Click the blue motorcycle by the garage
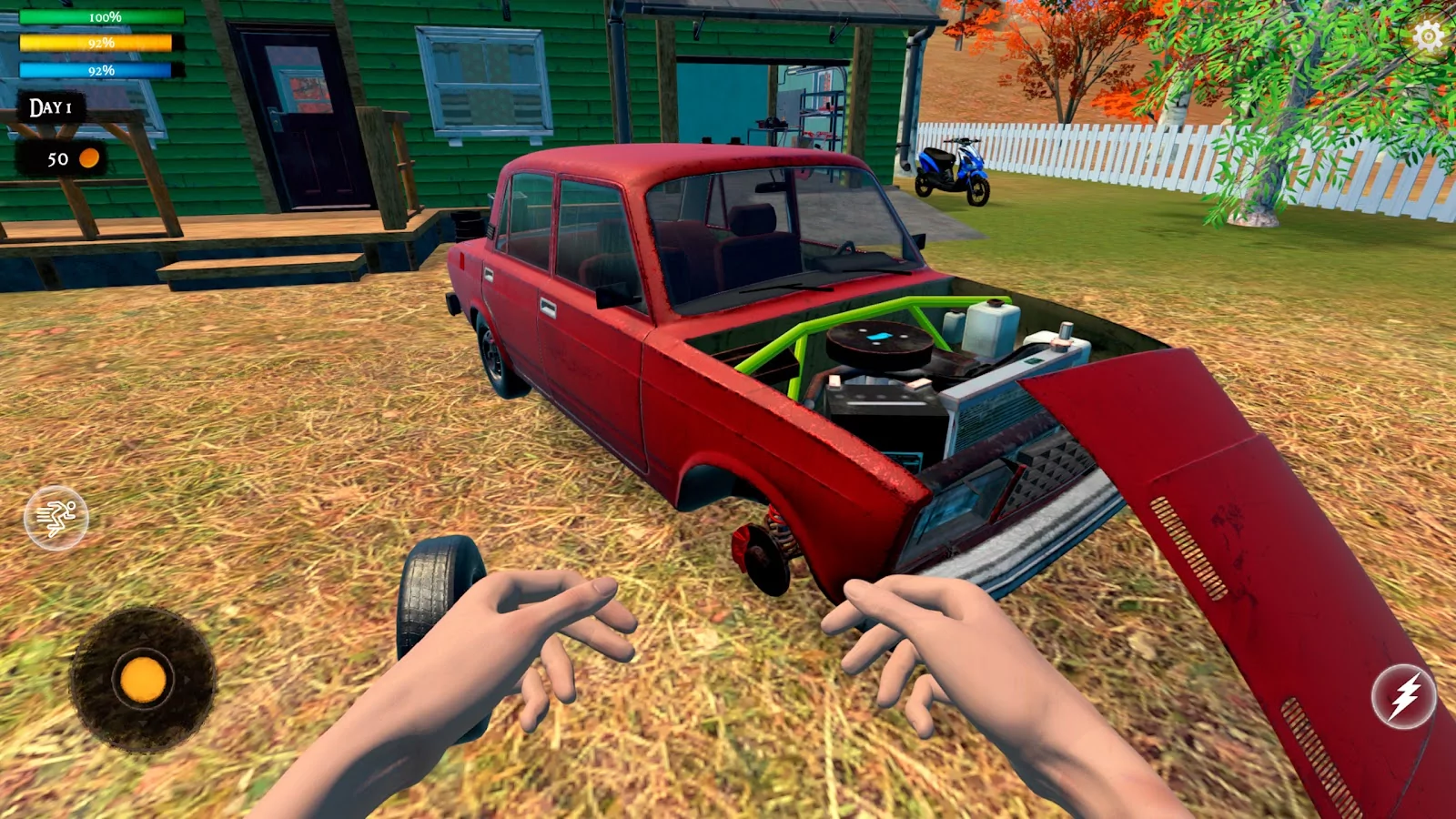Viewport: 1456px width, 819px height. 953,168
